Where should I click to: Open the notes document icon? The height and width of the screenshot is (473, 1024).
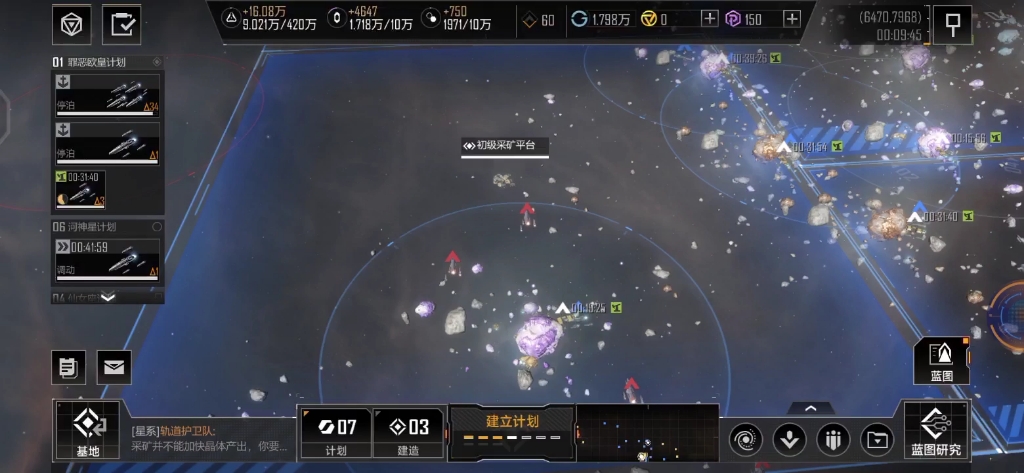coord(68,367)
